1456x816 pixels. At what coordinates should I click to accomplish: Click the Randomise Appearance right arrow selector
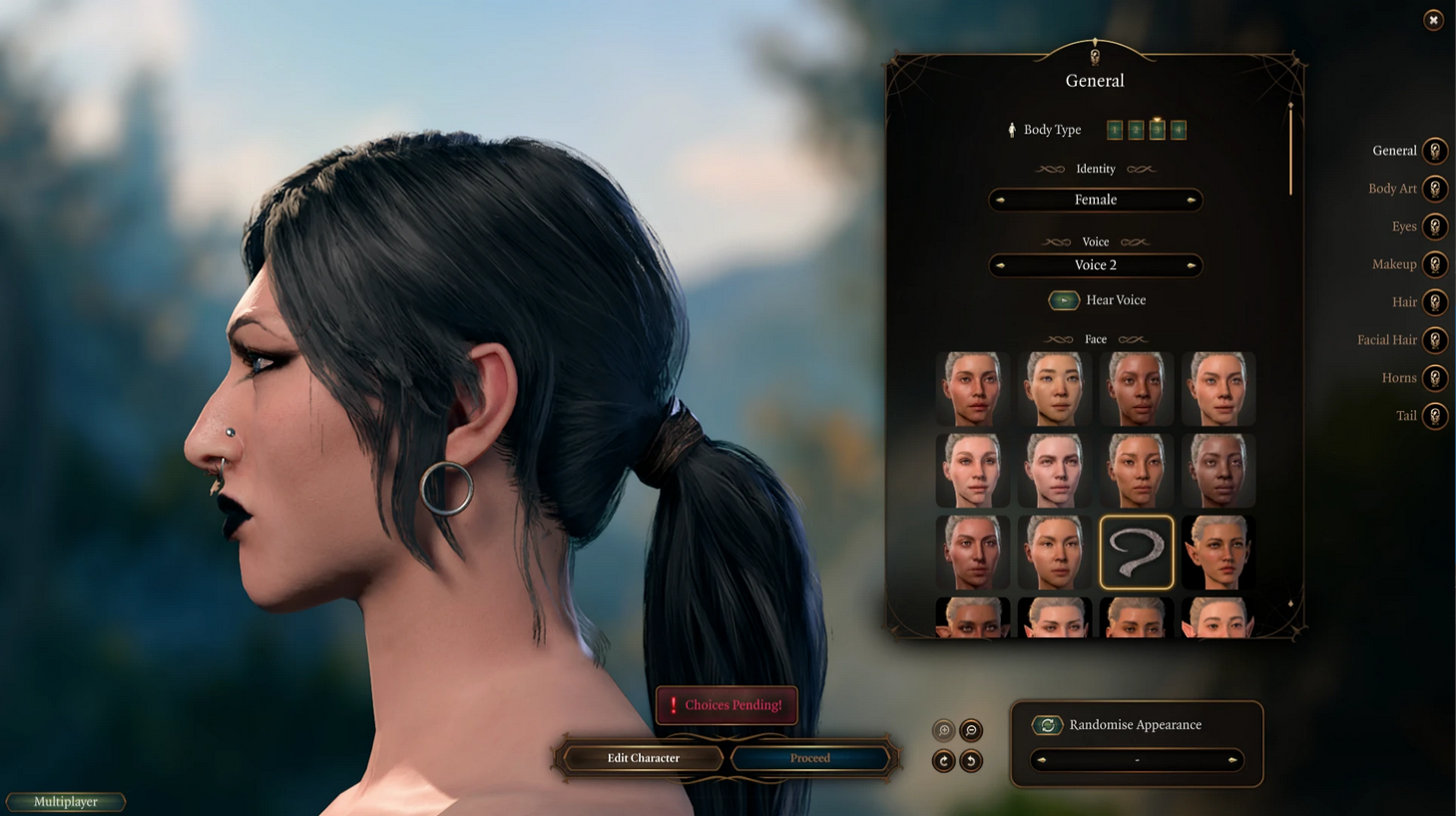click(1233, 760)
